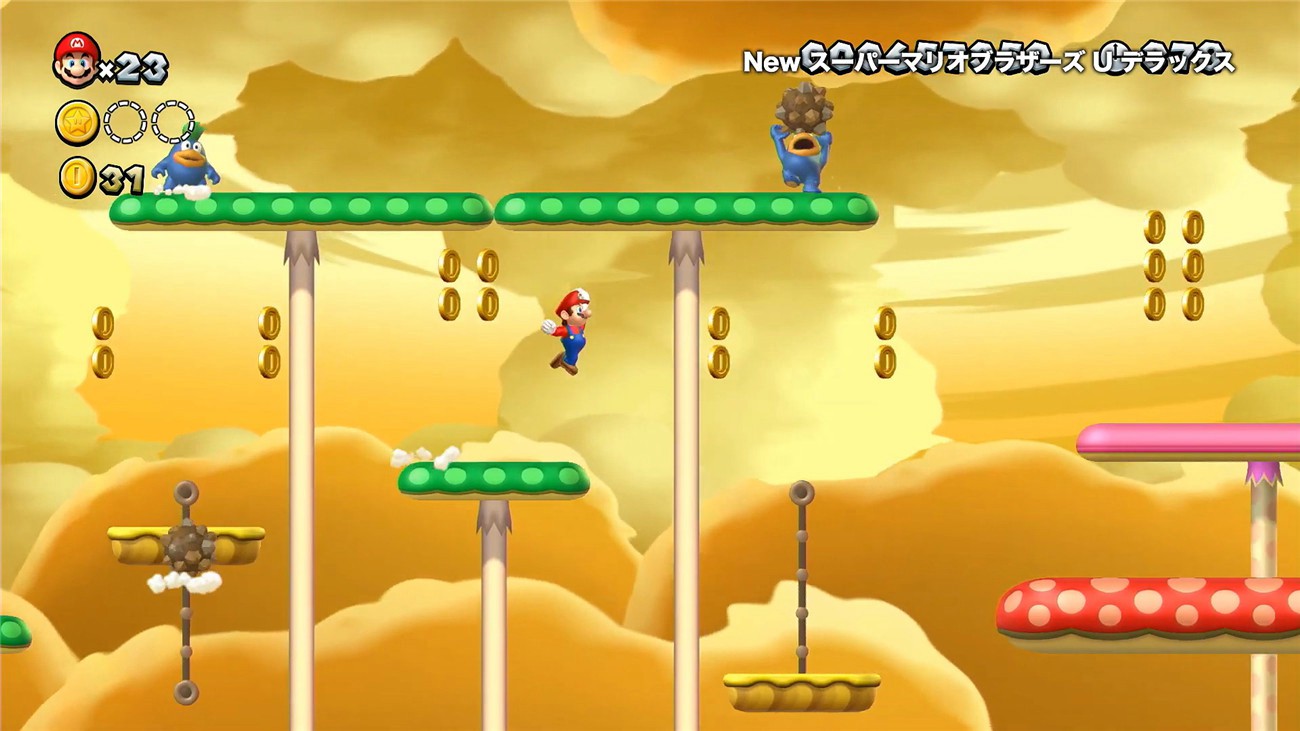Screen dimensions: 1300x731
Task: Click the Mario life counter icon
Action: click(x=75, y=60)
